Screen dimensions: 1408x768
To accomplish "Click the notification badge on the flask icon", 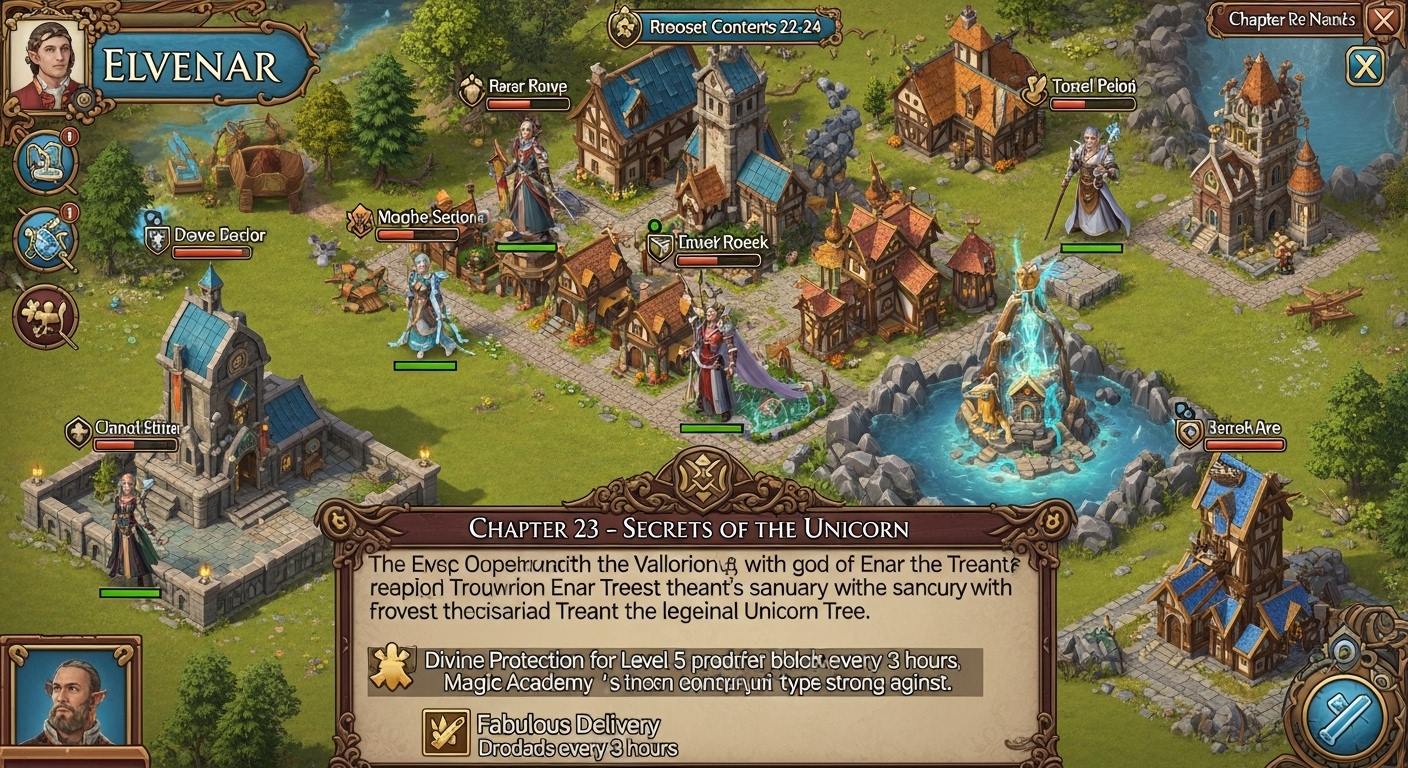I will point(68,138).
